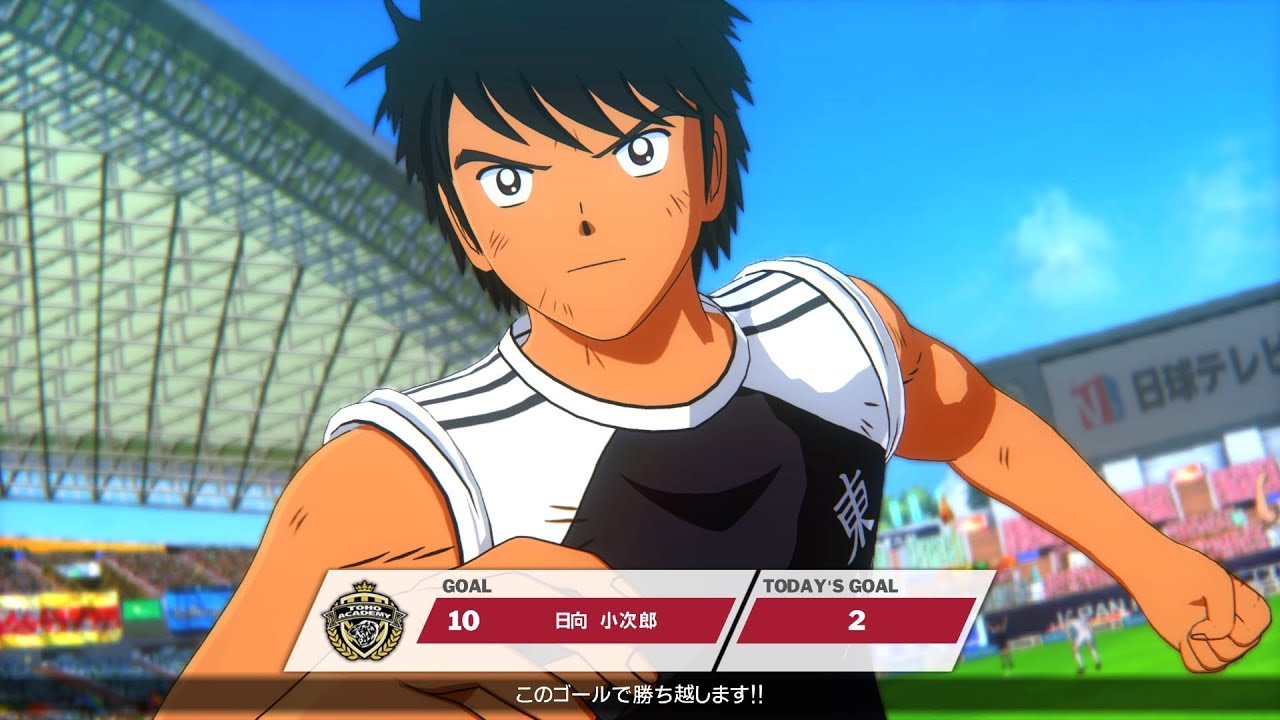Click the Nikkyu TV logo mark on the banner
Viewport: 1280px width, 720px height.
point(1095,392)
